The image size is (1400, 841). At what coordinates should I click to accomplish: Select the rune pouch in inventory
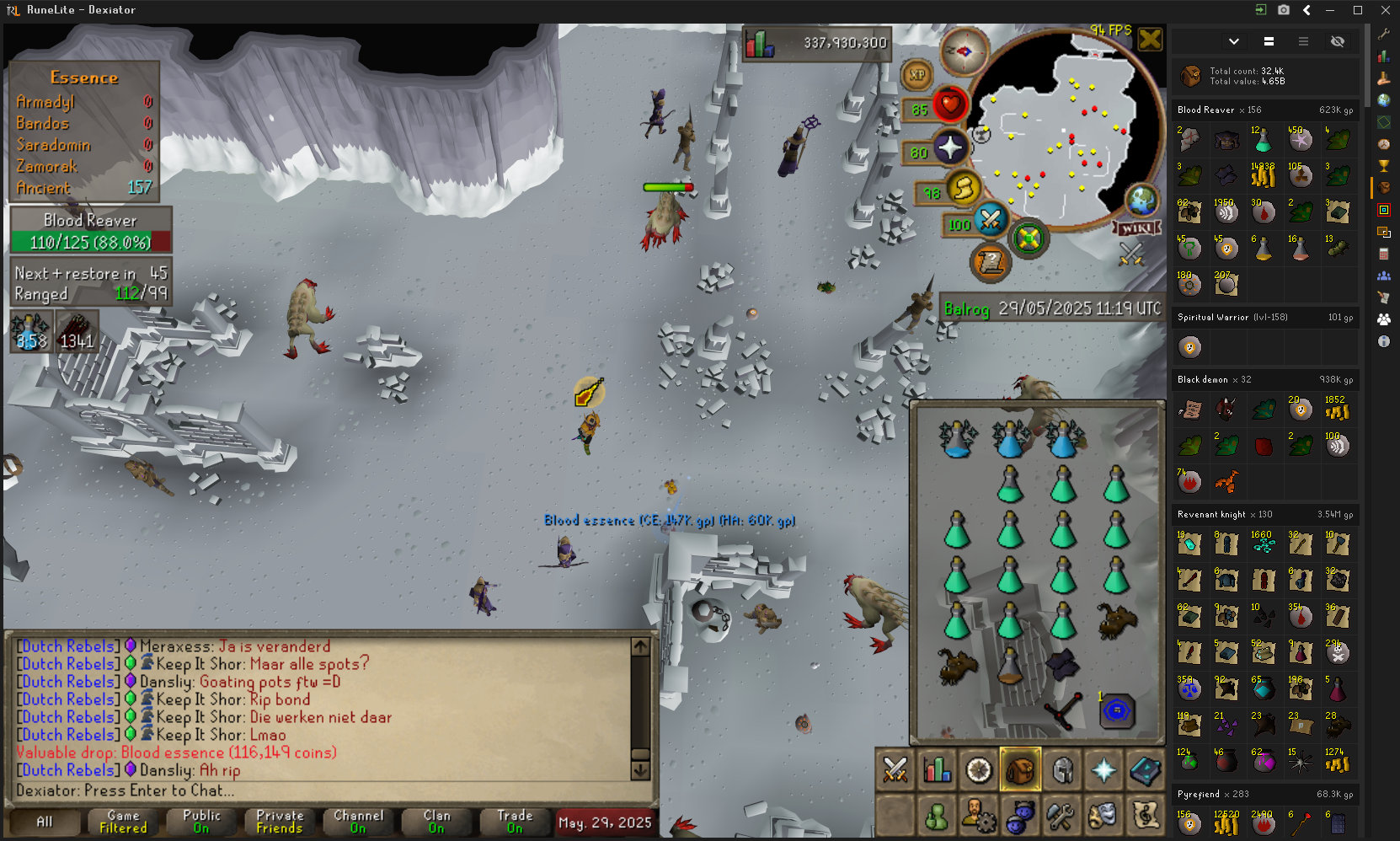[1117, 710]
